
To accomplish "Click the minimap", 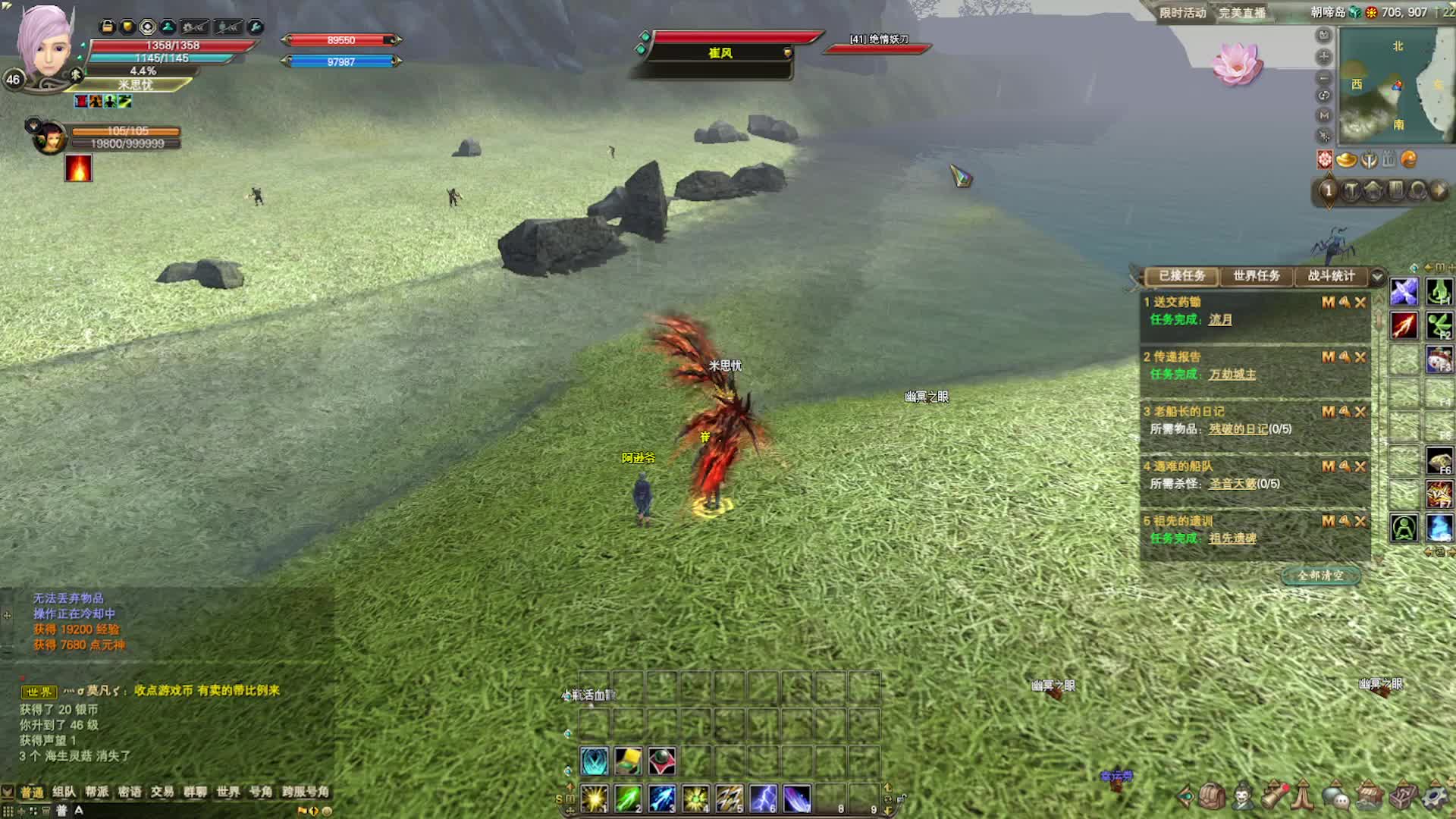I will coord(1394,85).
